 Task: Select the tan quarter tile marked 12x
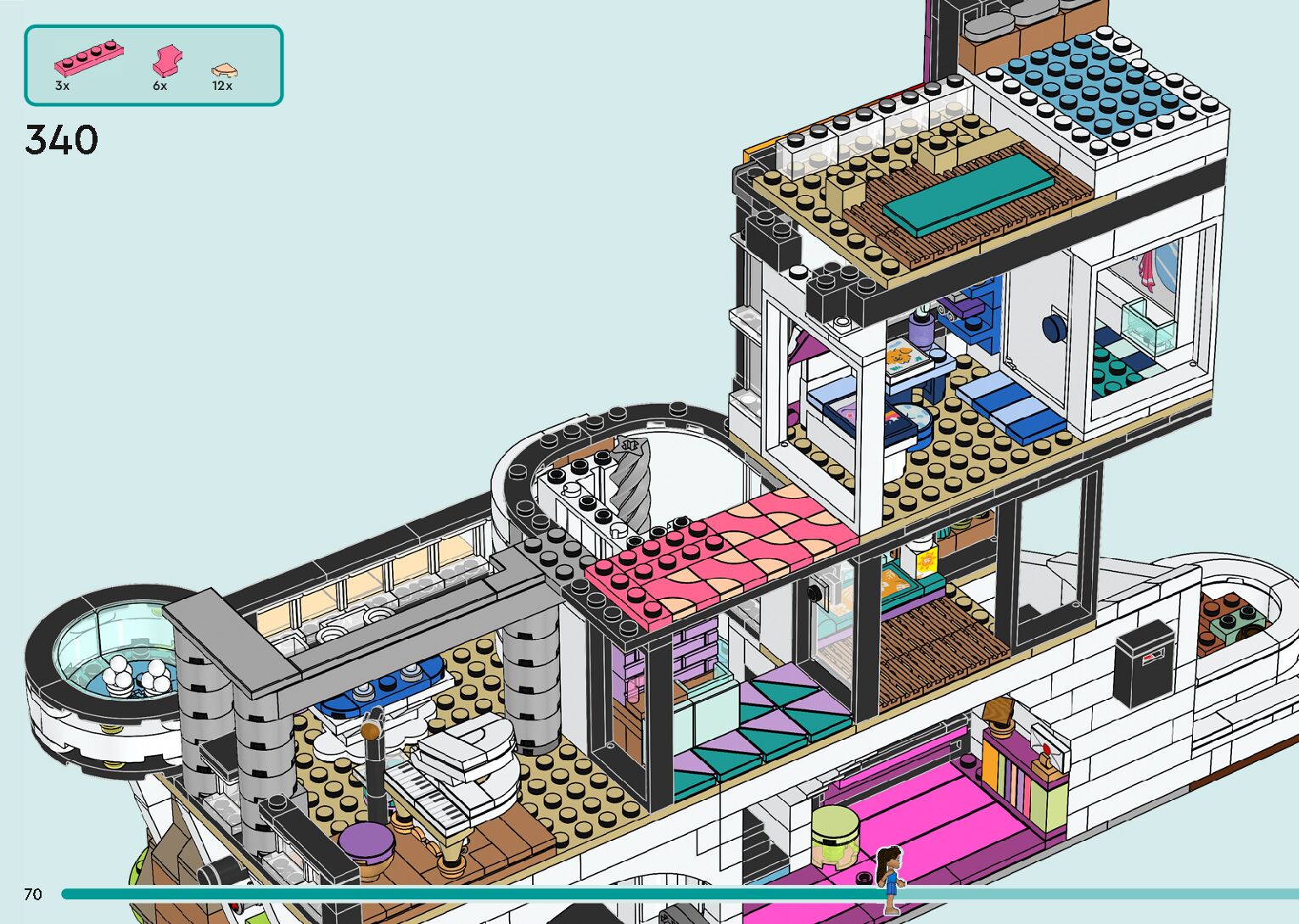pos(224,70)
